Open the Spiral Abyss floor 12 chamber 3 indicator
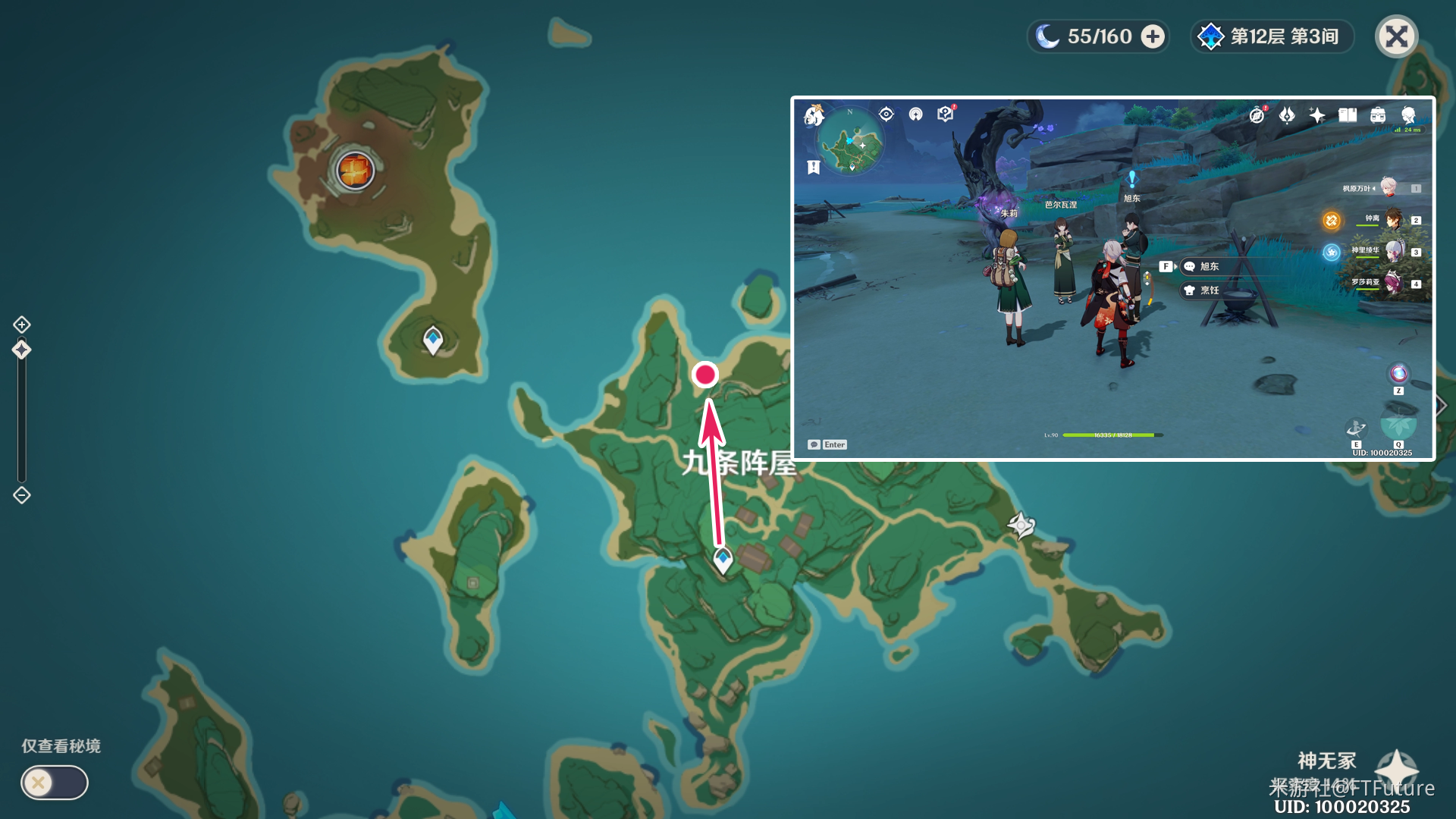This screenshot has height=819, width=1456. (x=1272, y=36)
